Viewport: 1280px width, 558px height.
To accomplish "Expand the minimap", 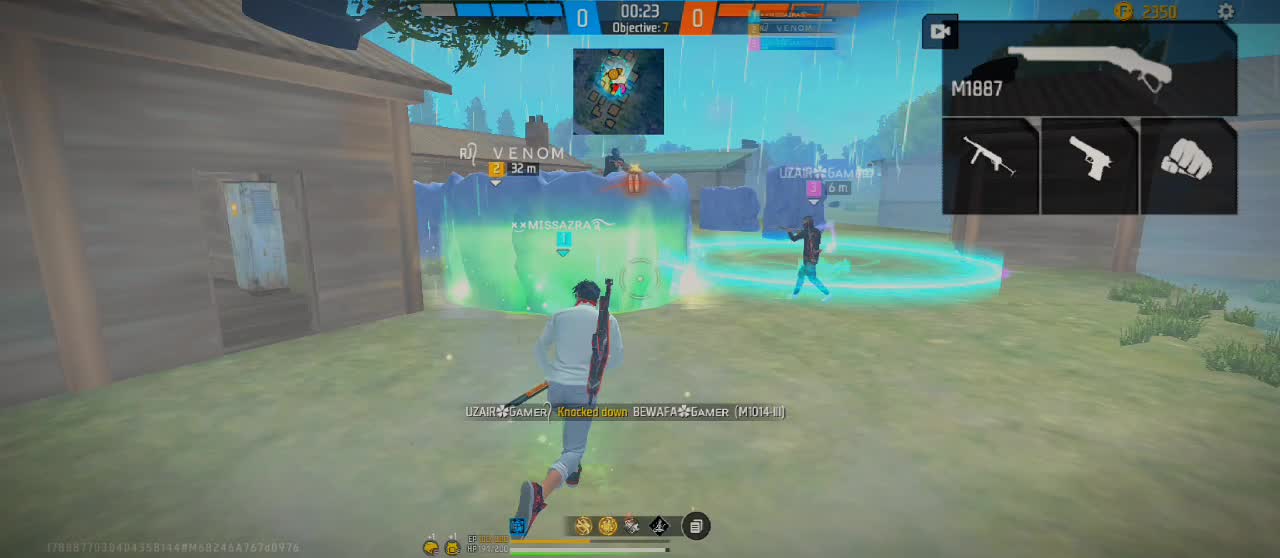I will [x=618, y=91].
